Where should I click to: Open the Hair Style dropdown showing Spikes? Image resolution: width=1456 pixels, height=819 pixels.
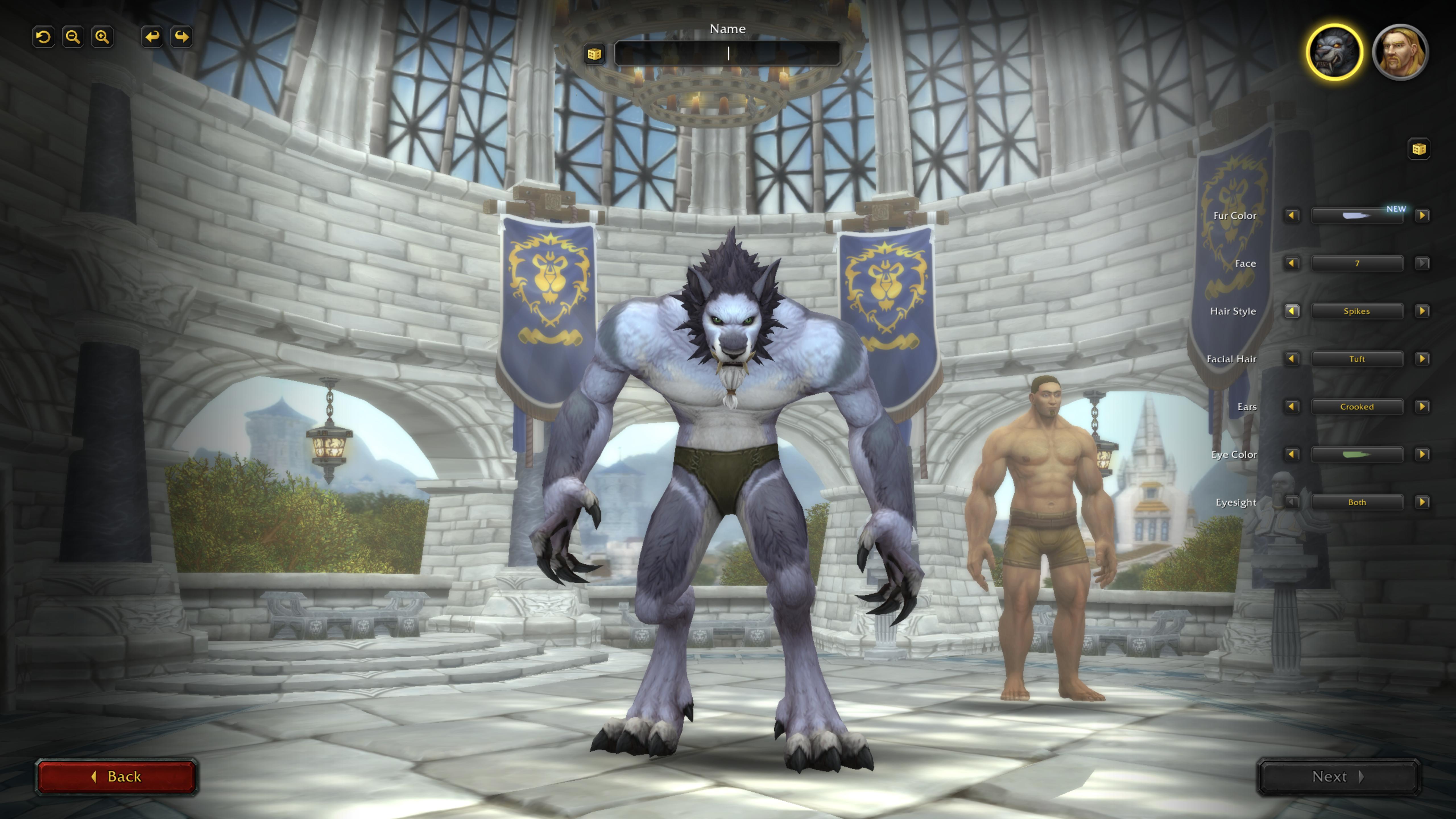point(1356,311)
